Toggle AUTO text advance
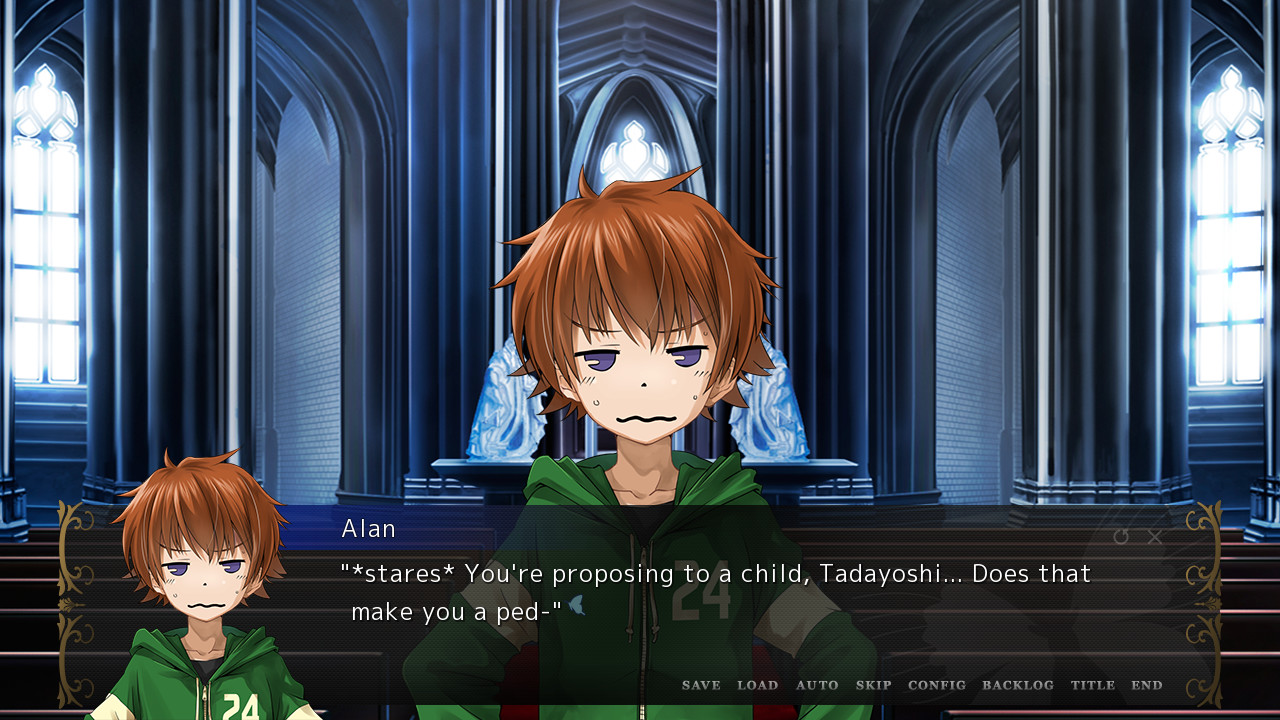1280x720 pixels. coord(817,685)
